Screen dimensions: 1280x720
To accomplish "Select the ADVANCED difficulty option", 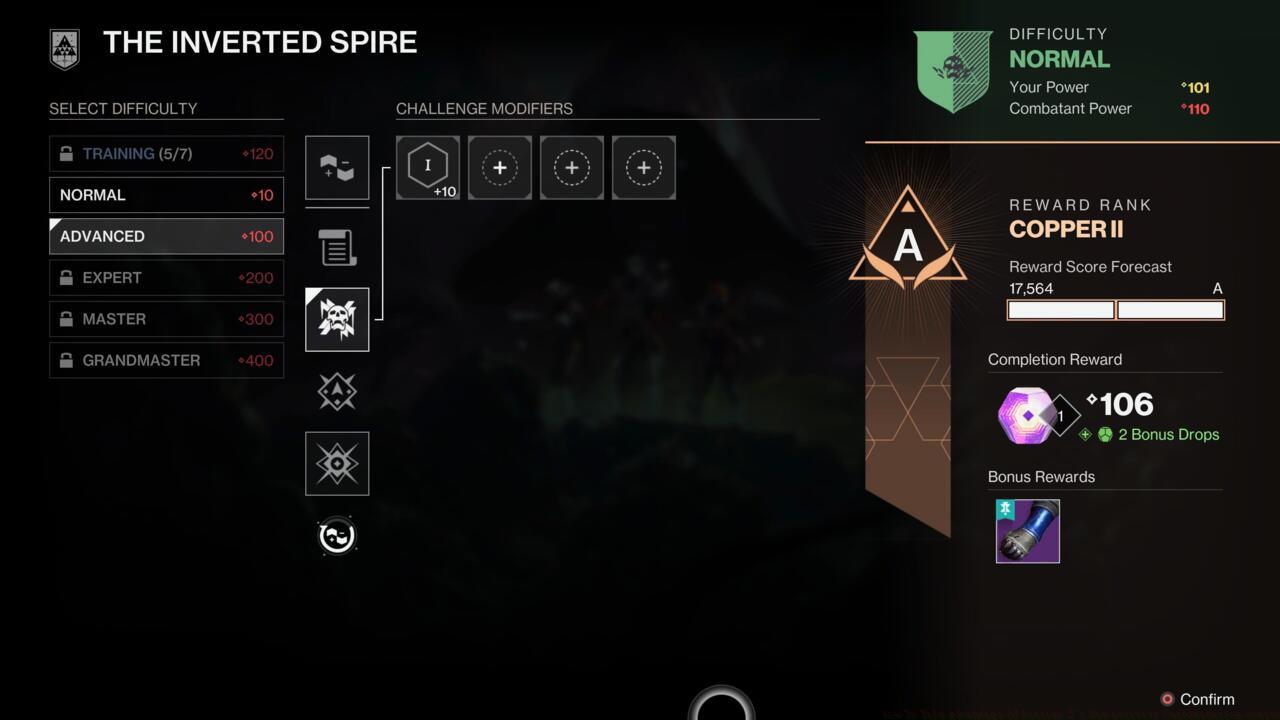I will (x=165, y=236).
